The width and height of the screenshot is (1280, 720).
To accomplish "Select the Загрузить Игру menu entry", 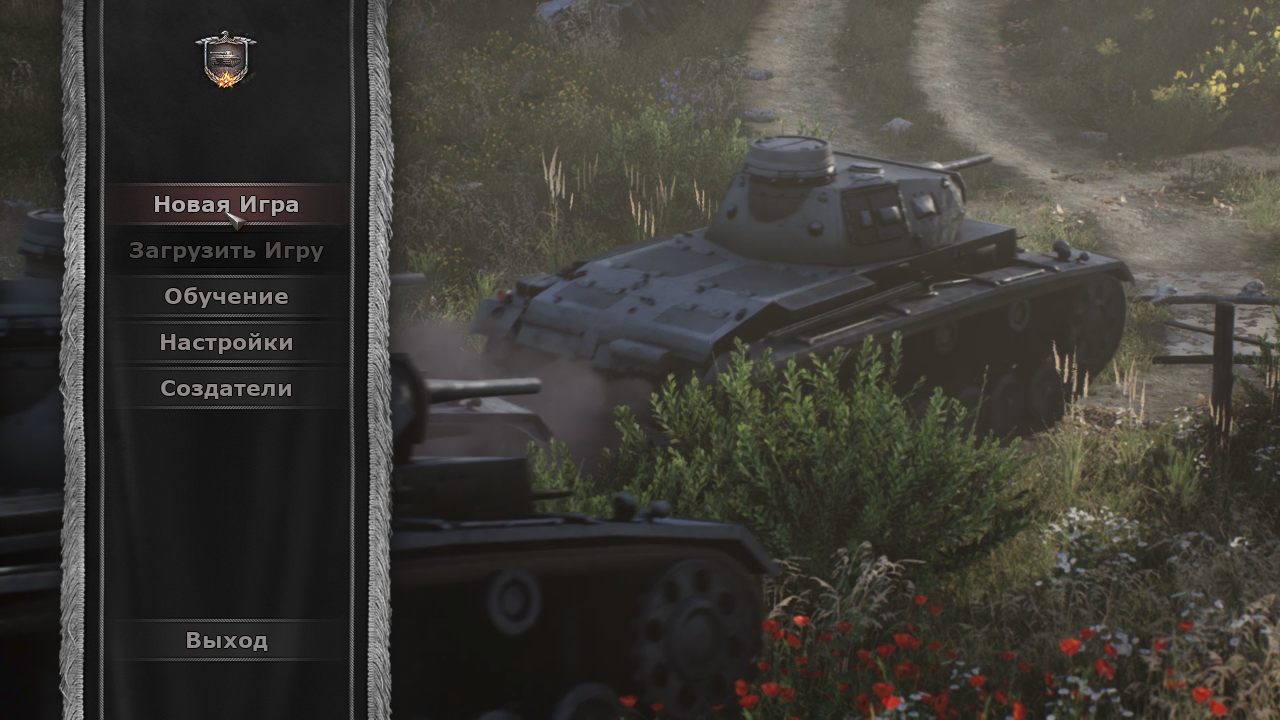I will click(x=226, y=250).
